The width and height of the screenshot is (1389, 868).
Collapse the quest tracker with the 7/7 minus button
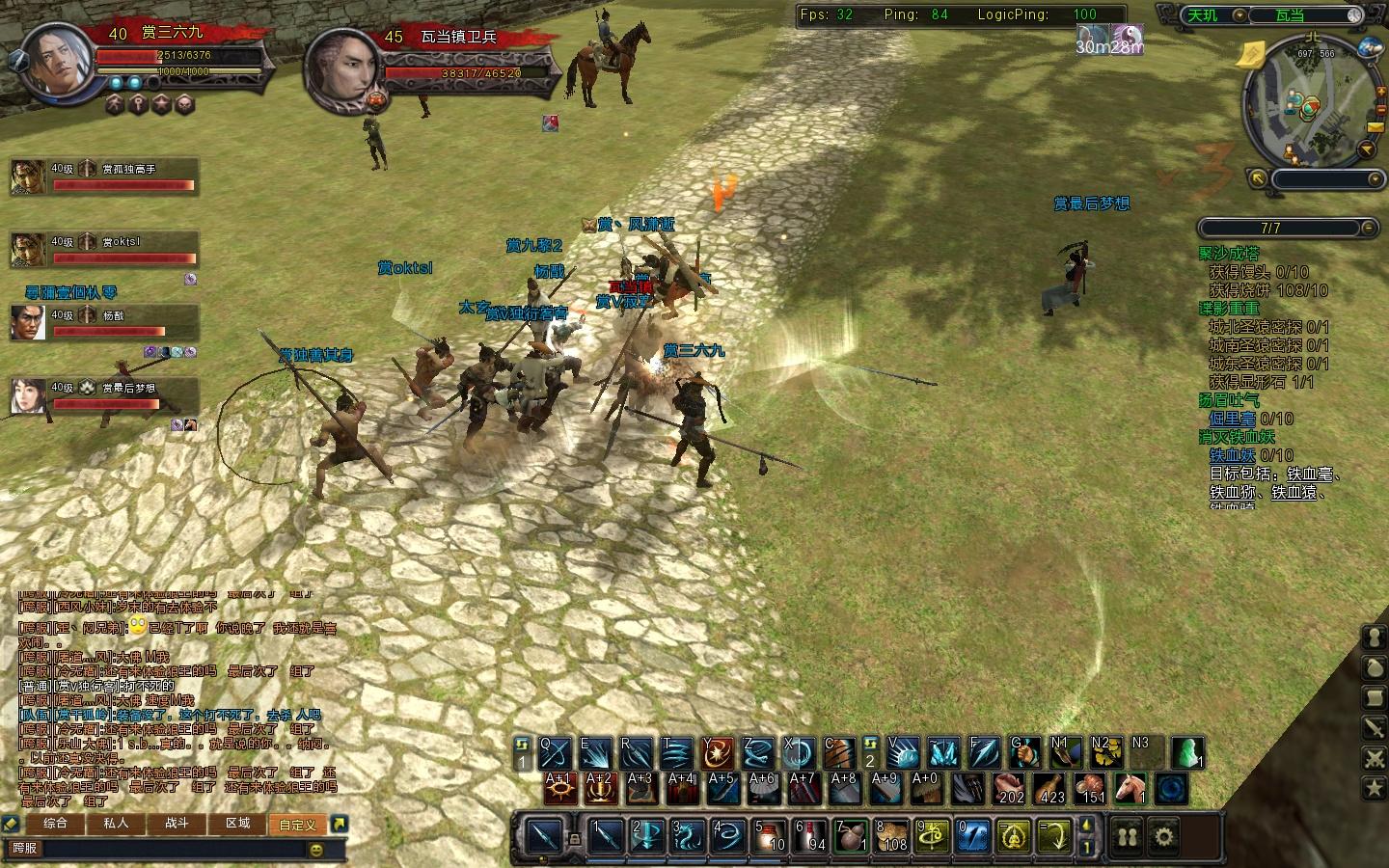pos(1368,228)
